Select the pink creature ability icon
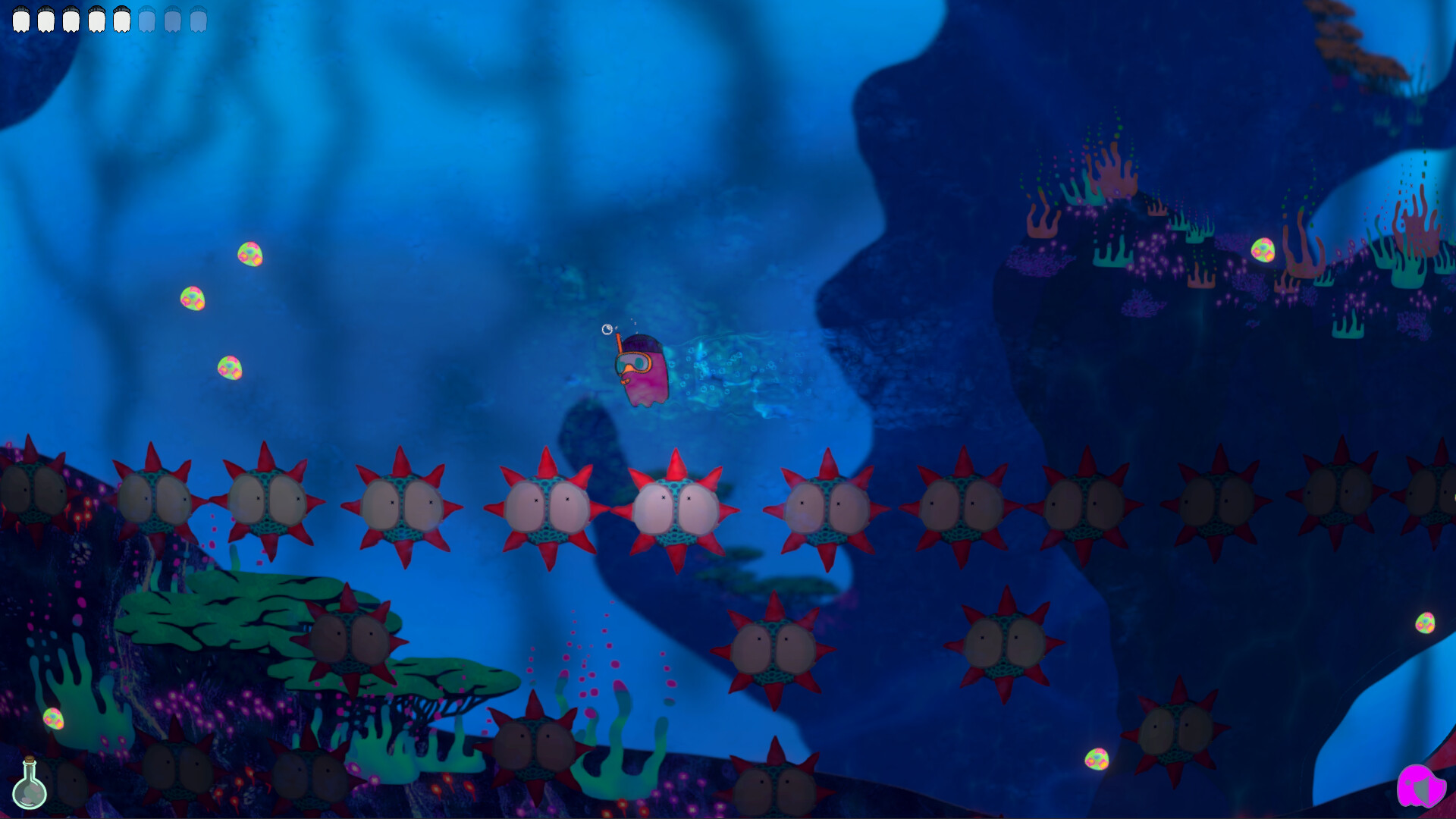 pyautogui.click(x=1420, y=786)
